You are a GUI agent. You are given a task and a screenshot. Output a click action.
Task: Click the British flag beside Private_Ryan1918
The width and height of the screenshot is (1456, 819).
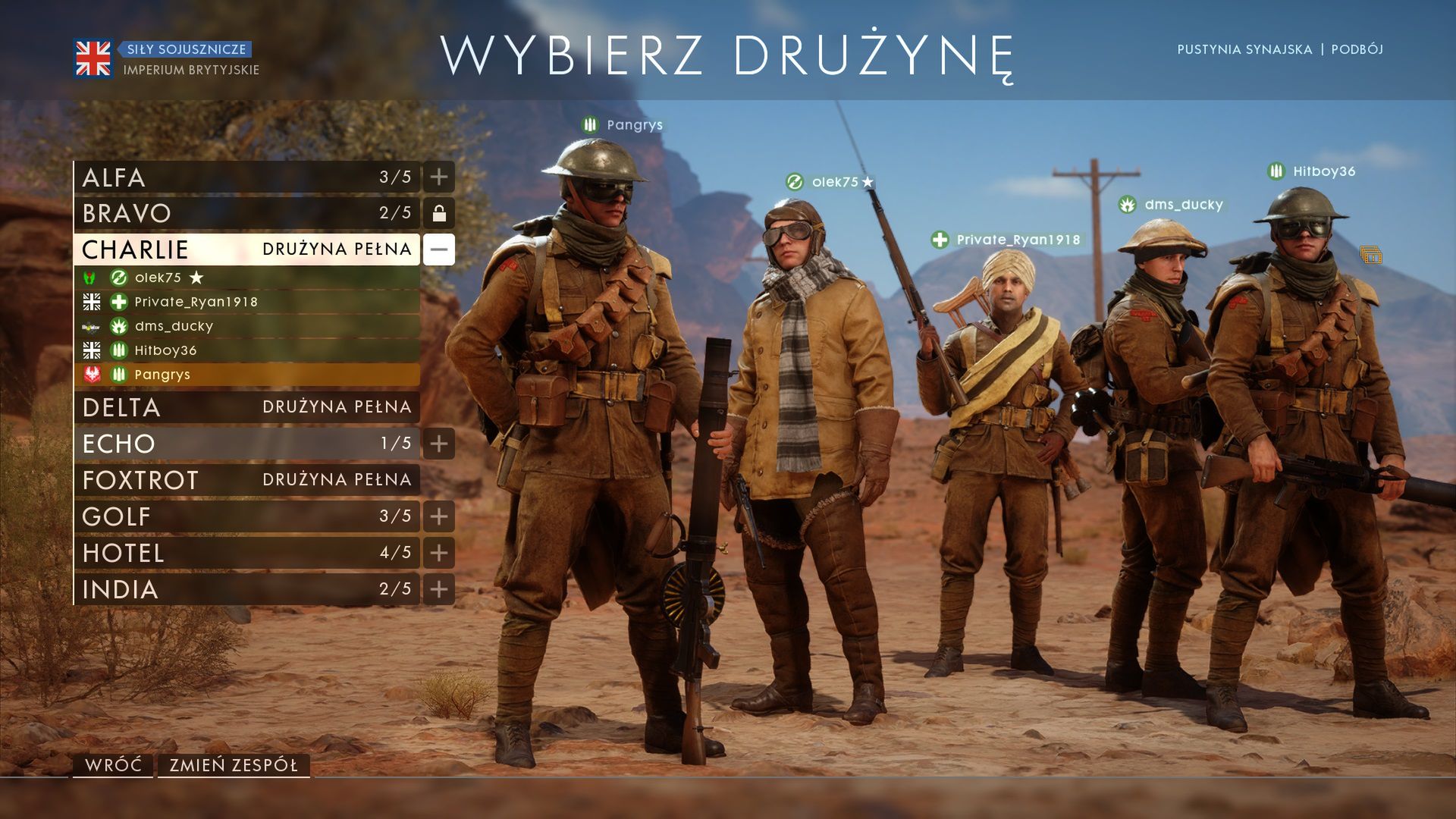(91, 302)
